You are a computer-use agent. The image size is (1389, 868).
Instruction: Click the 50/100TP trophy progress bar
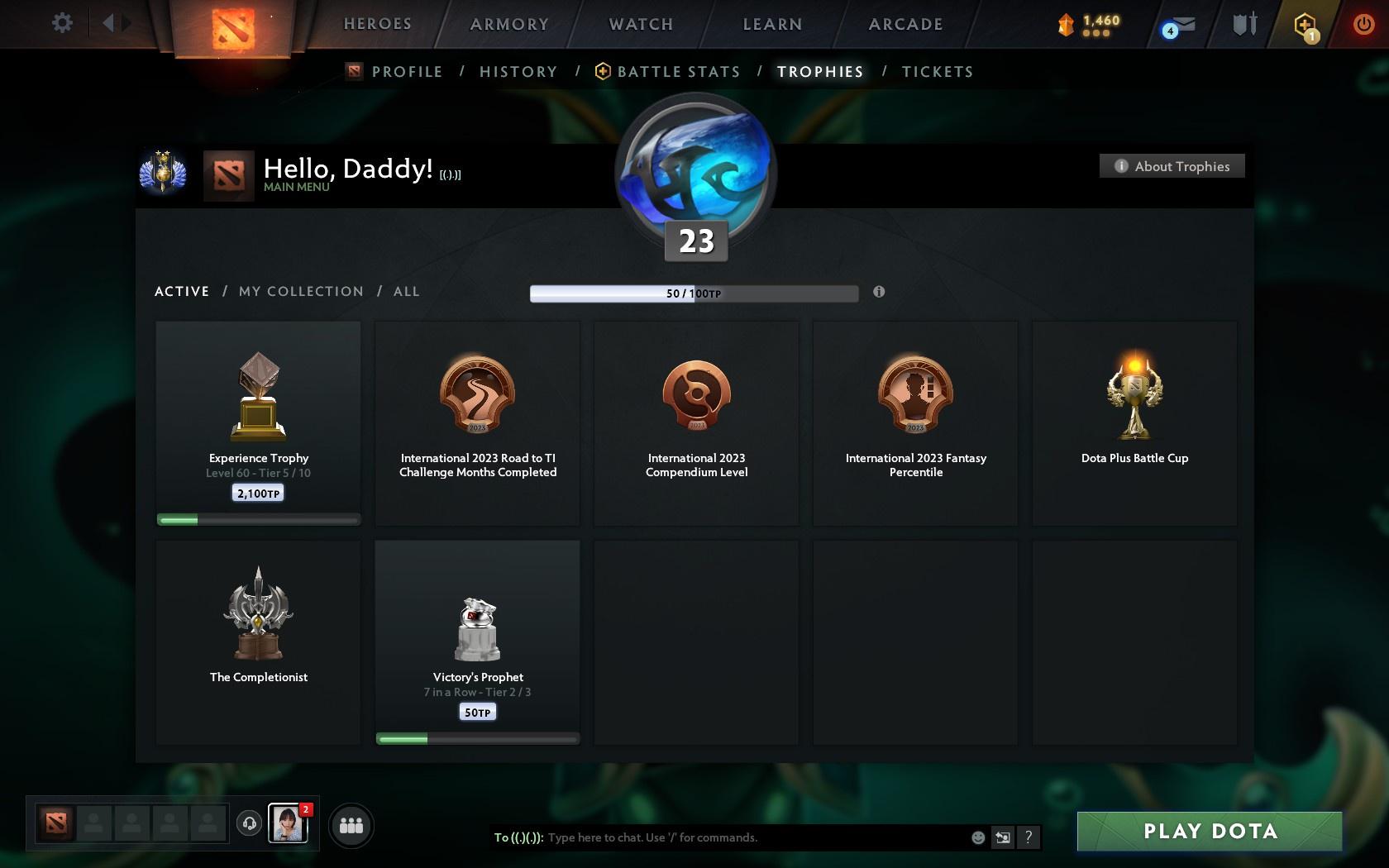tap(694, 293)
